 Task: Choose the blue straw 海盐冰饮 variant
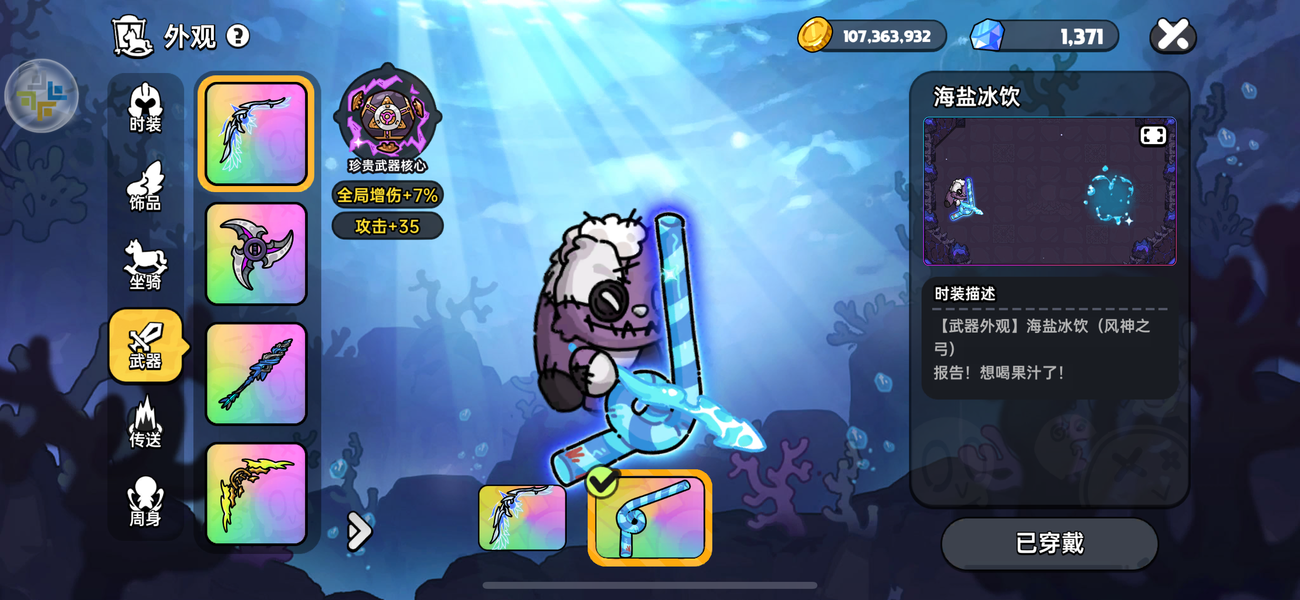(650, 518)
